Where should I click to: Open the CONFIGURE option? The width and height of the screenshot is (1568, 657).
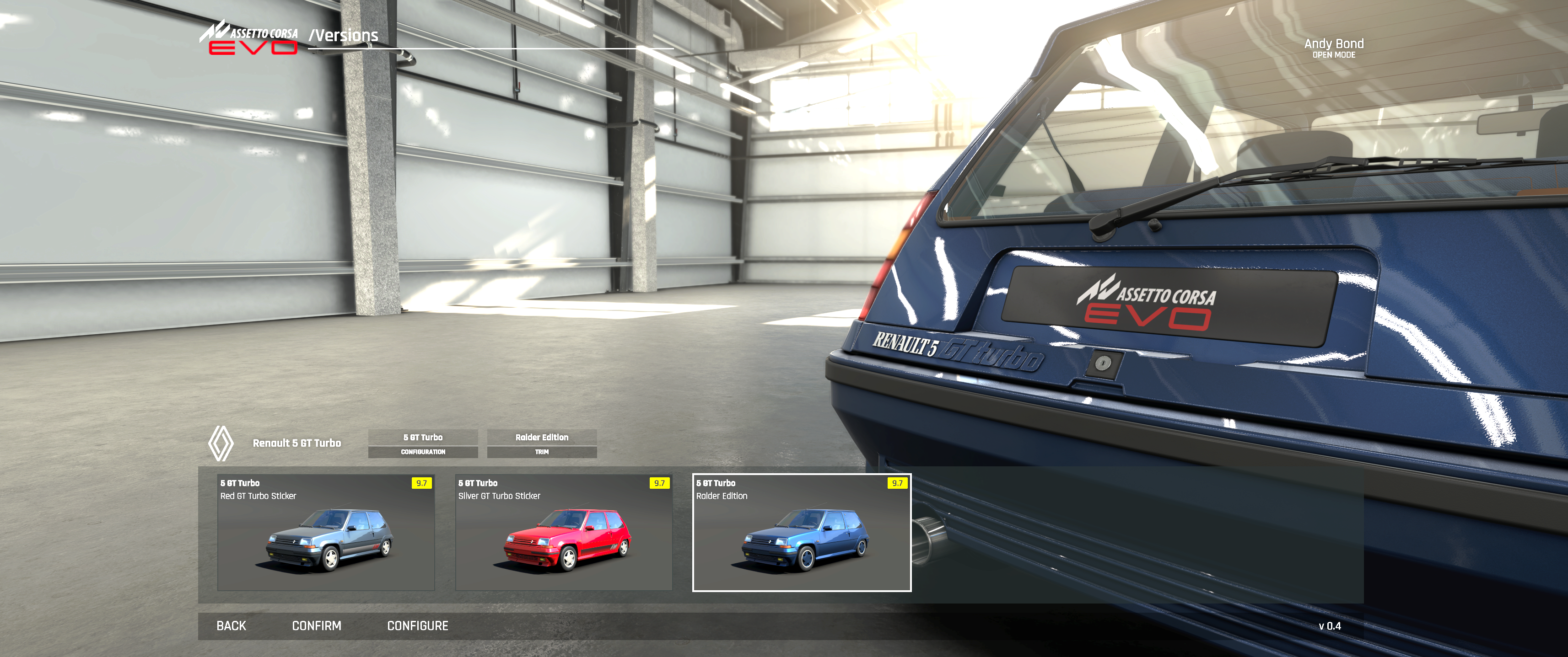click(418, 625)
